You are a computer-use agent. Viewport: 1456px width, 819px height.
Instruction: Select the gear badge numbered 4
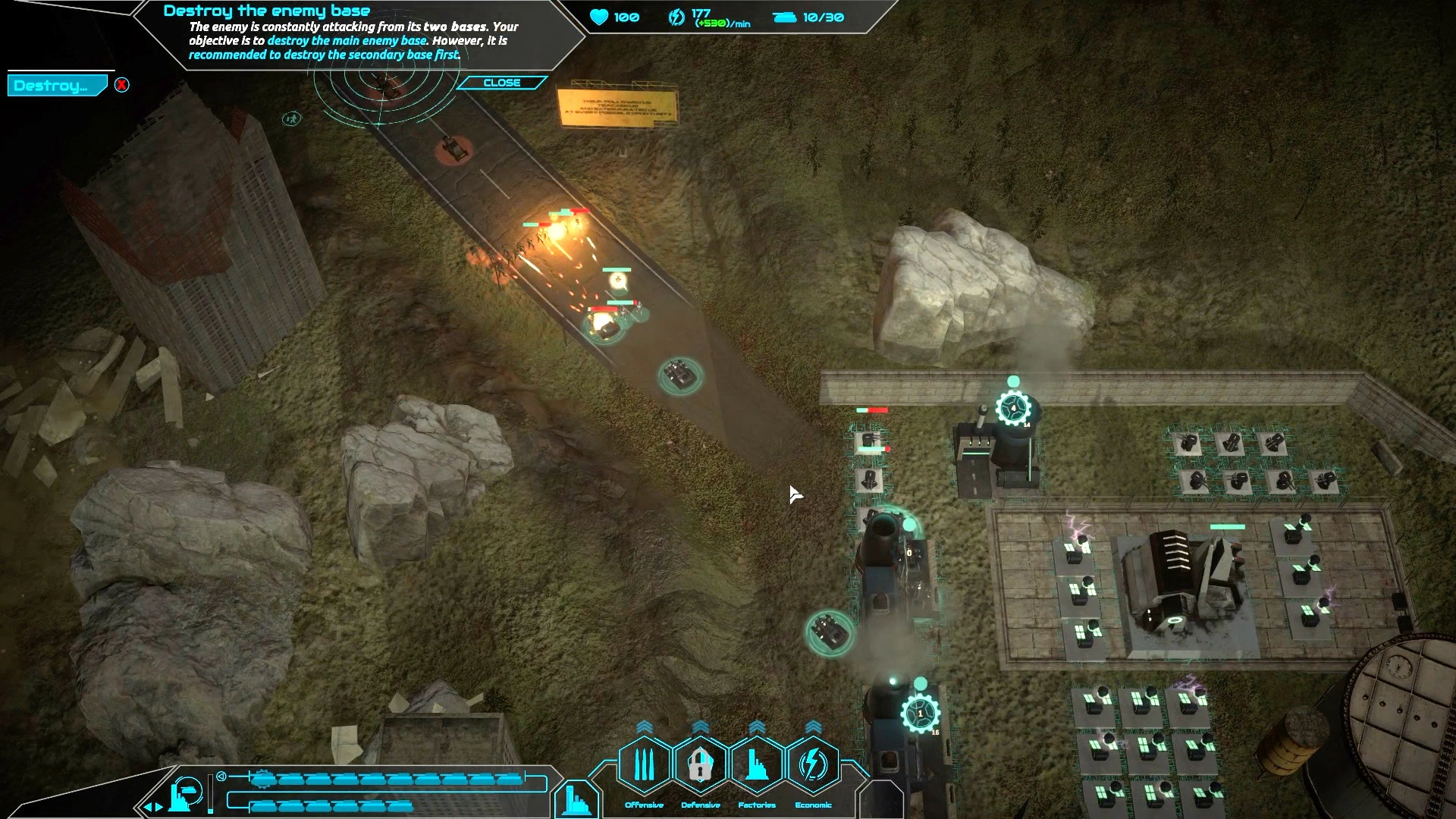point(1013,409)
